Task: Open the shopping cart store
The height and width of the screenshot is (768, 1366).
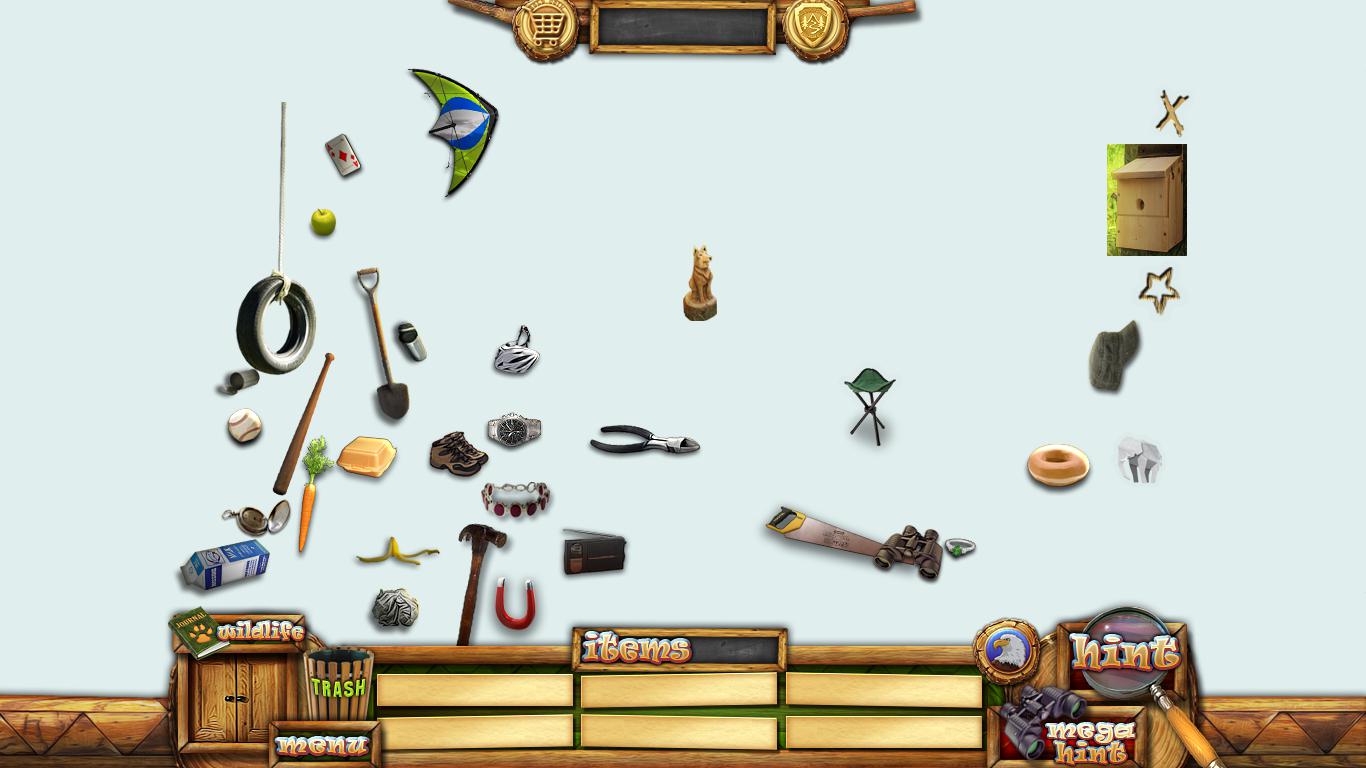Action: tap(545, 27)
